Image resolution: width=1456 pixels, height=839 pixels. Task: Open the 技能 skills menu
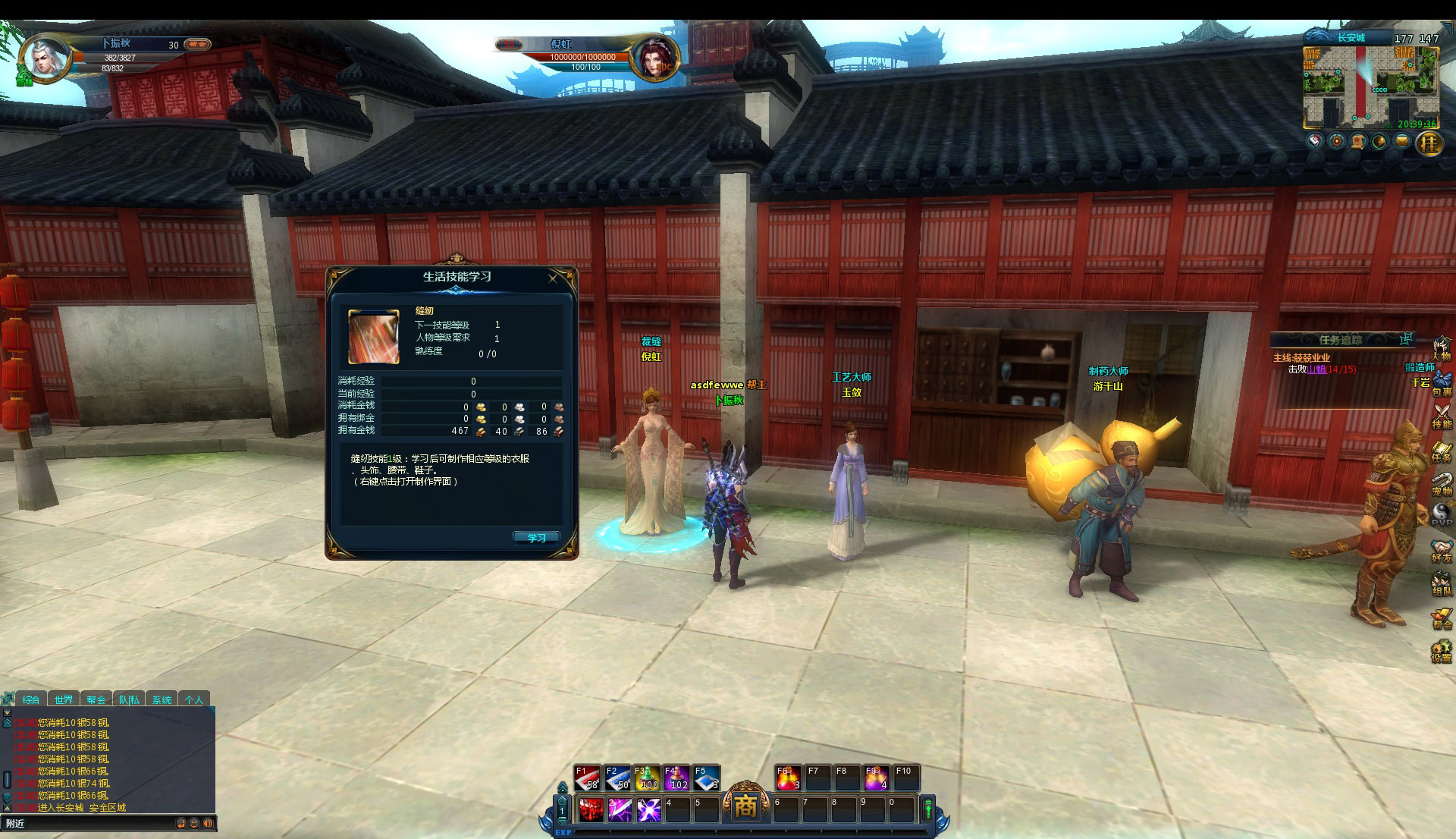pos(1441,417)
